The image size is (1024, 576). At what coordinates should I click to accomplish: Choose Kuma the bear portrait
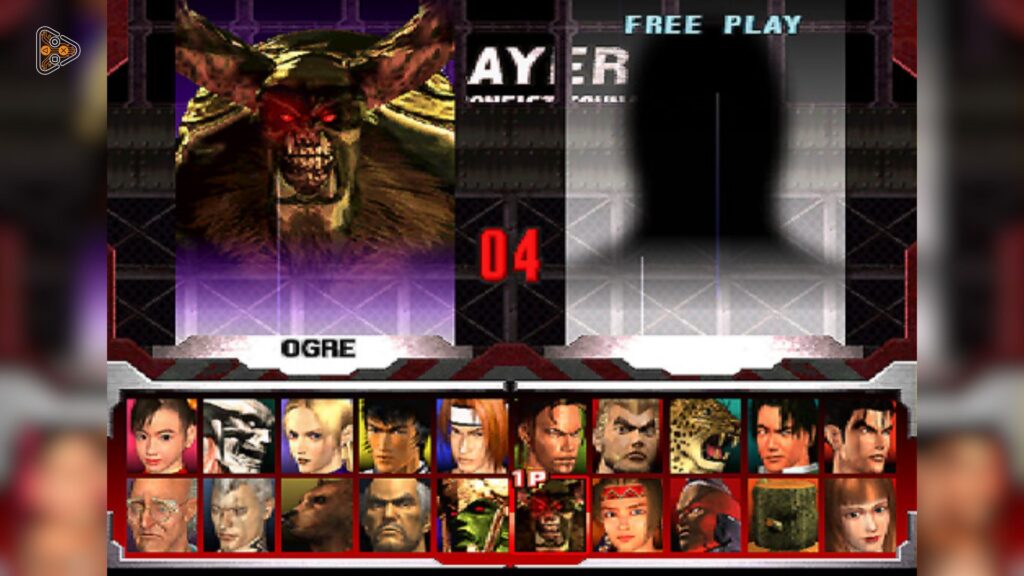point(317,514)
